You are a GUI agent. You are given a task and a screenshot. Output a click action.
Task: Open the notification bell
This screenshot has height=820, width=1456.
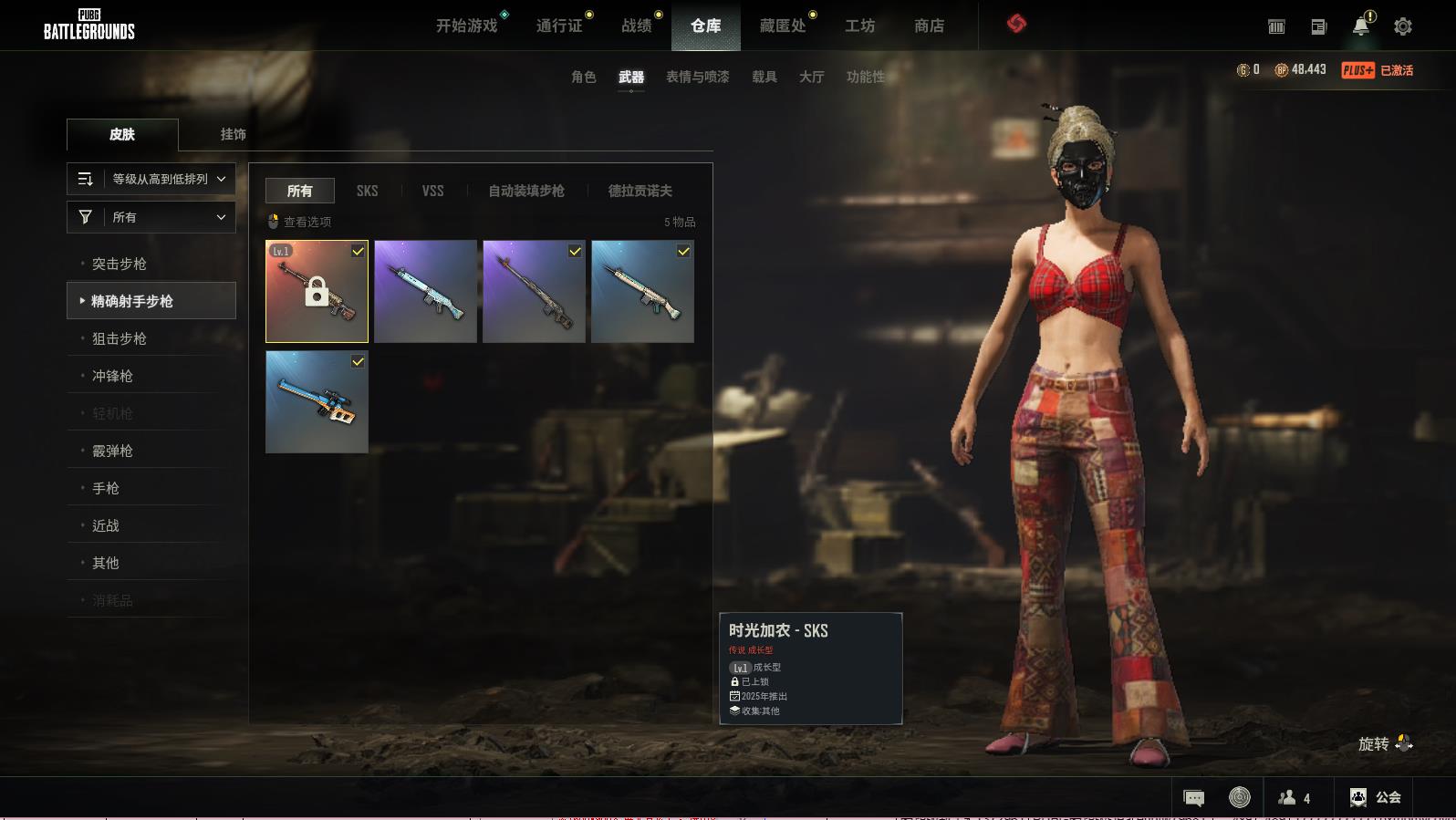[x=1360, y=26]
